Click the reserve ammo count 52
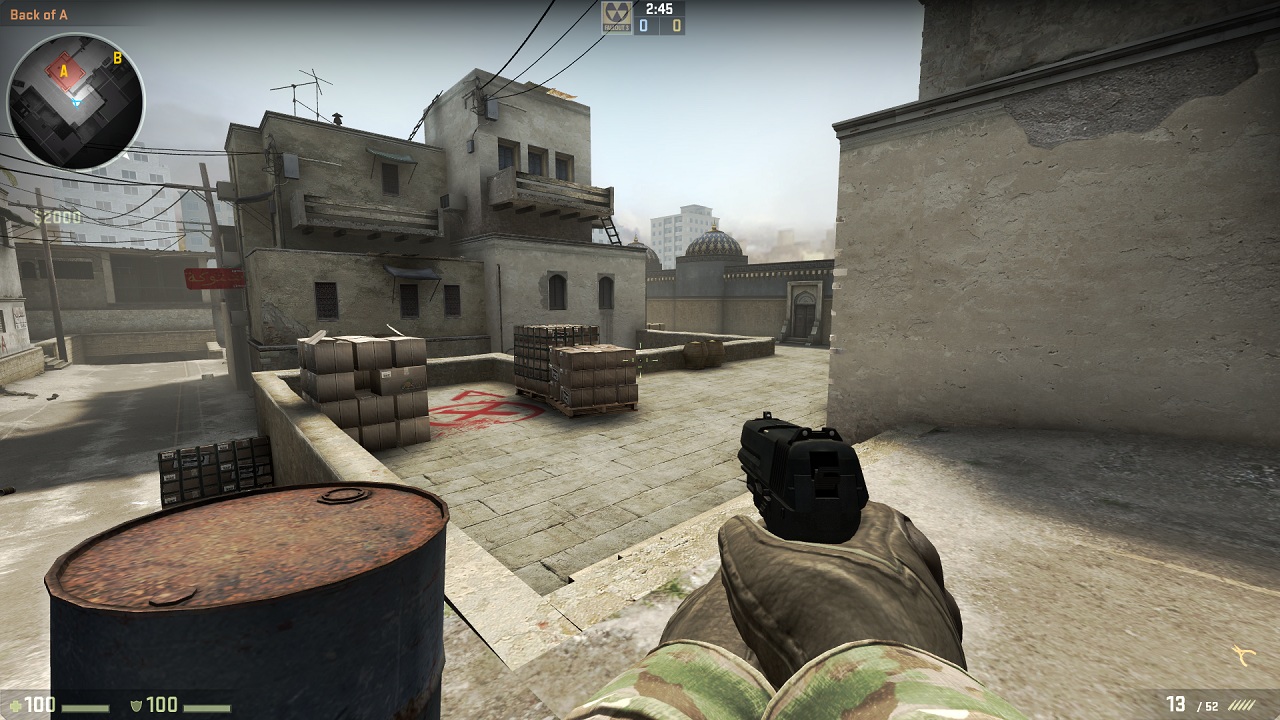 point(1211,706)
